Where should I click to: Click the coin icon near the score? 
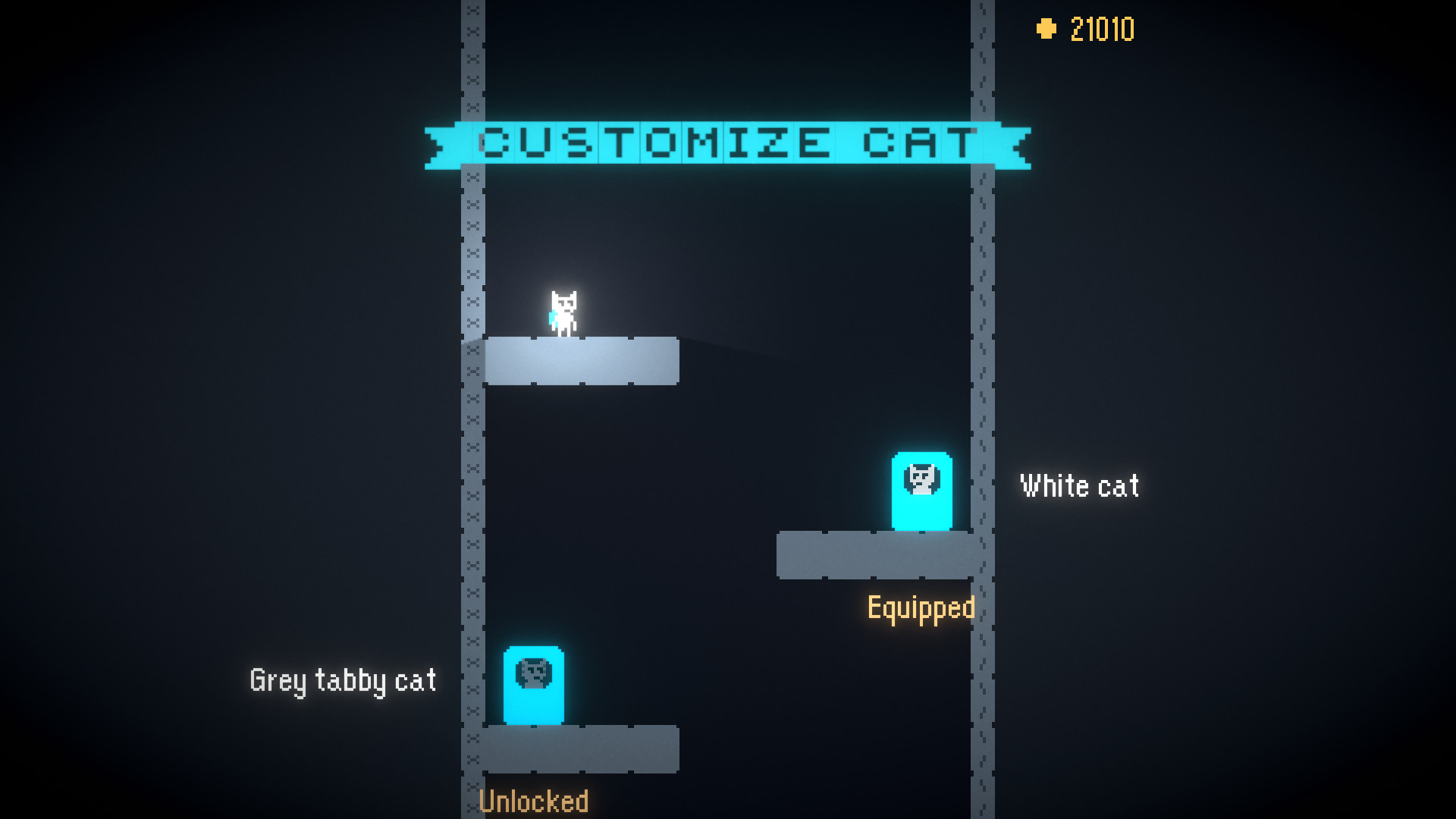click(x=1046, y=30)
